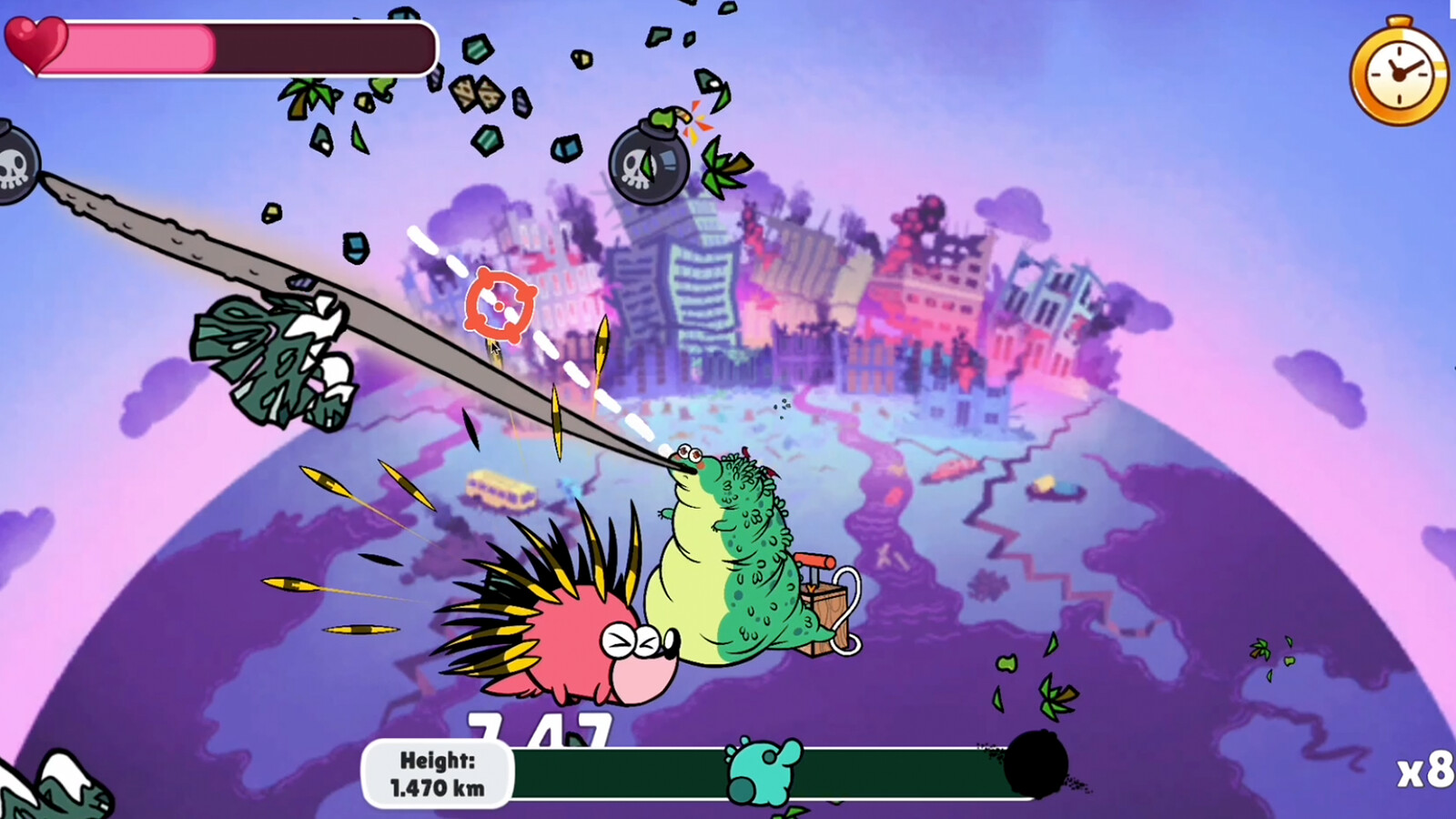Select the Height: 1.470 km label
This screenshot has width=1456, height=819.
click(437, 772)
